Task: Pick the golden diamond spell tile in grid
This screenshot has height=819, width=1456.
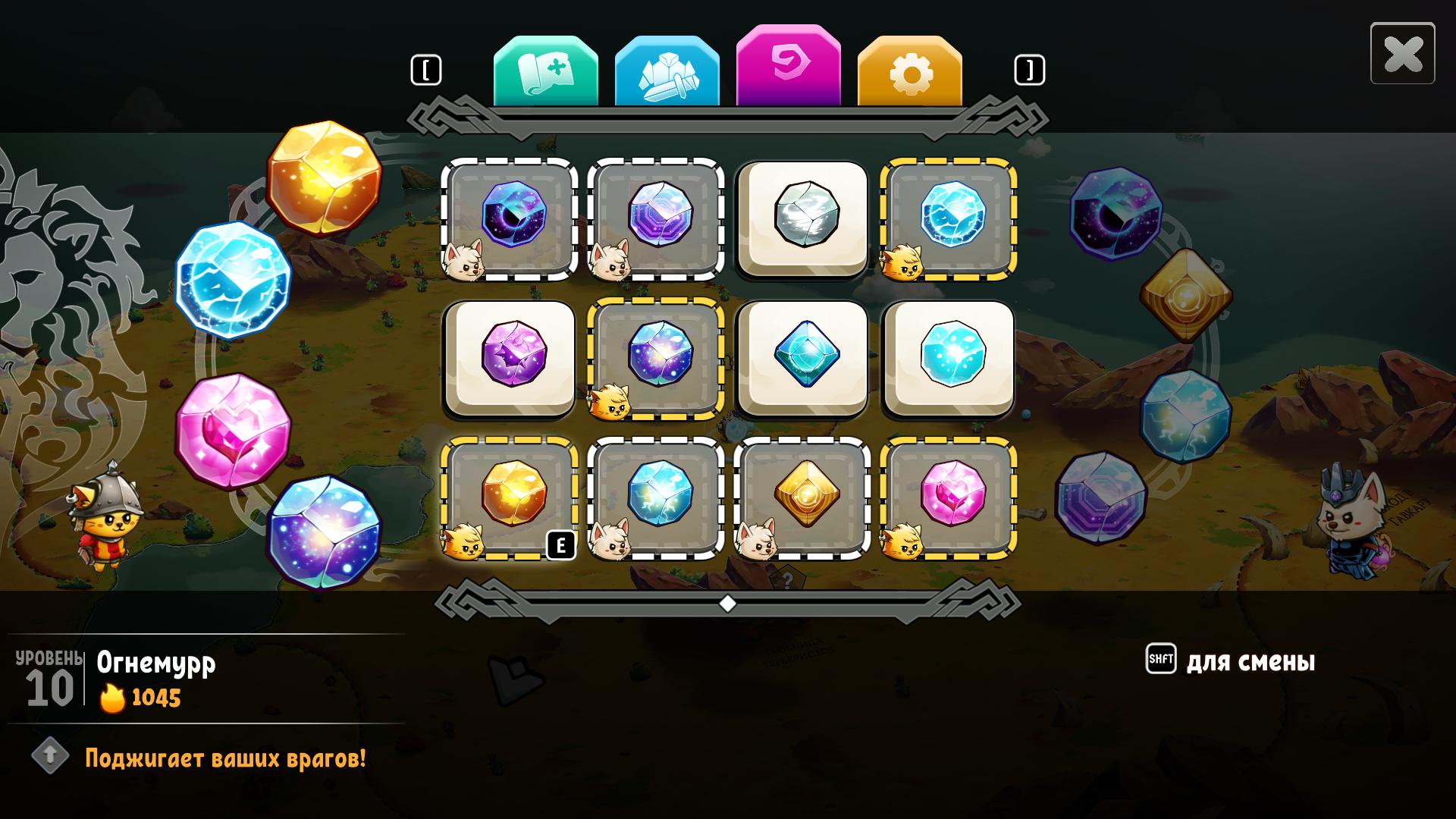Action: click(x=803, y=496)
